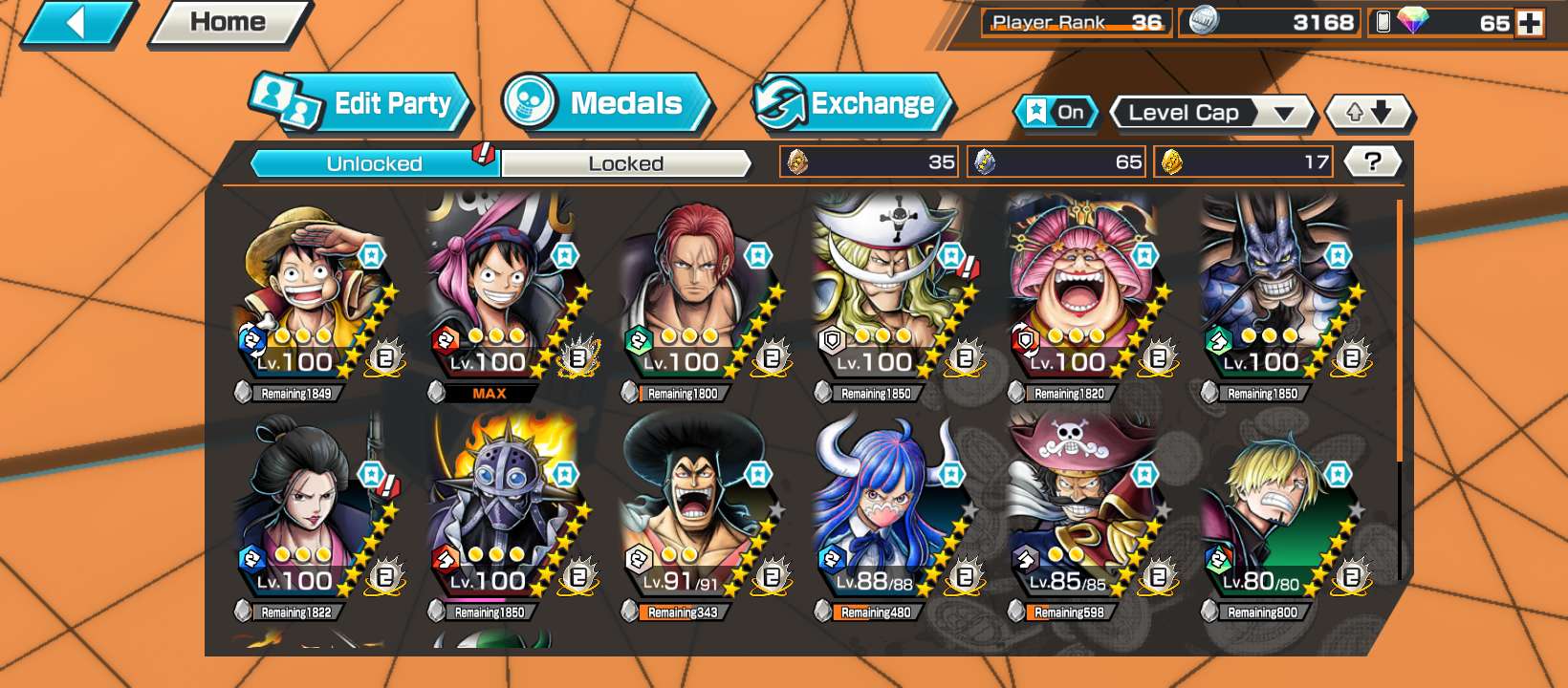Reverse the sort order with arrows button
1568x688 pixels.
click(1368, 113)
